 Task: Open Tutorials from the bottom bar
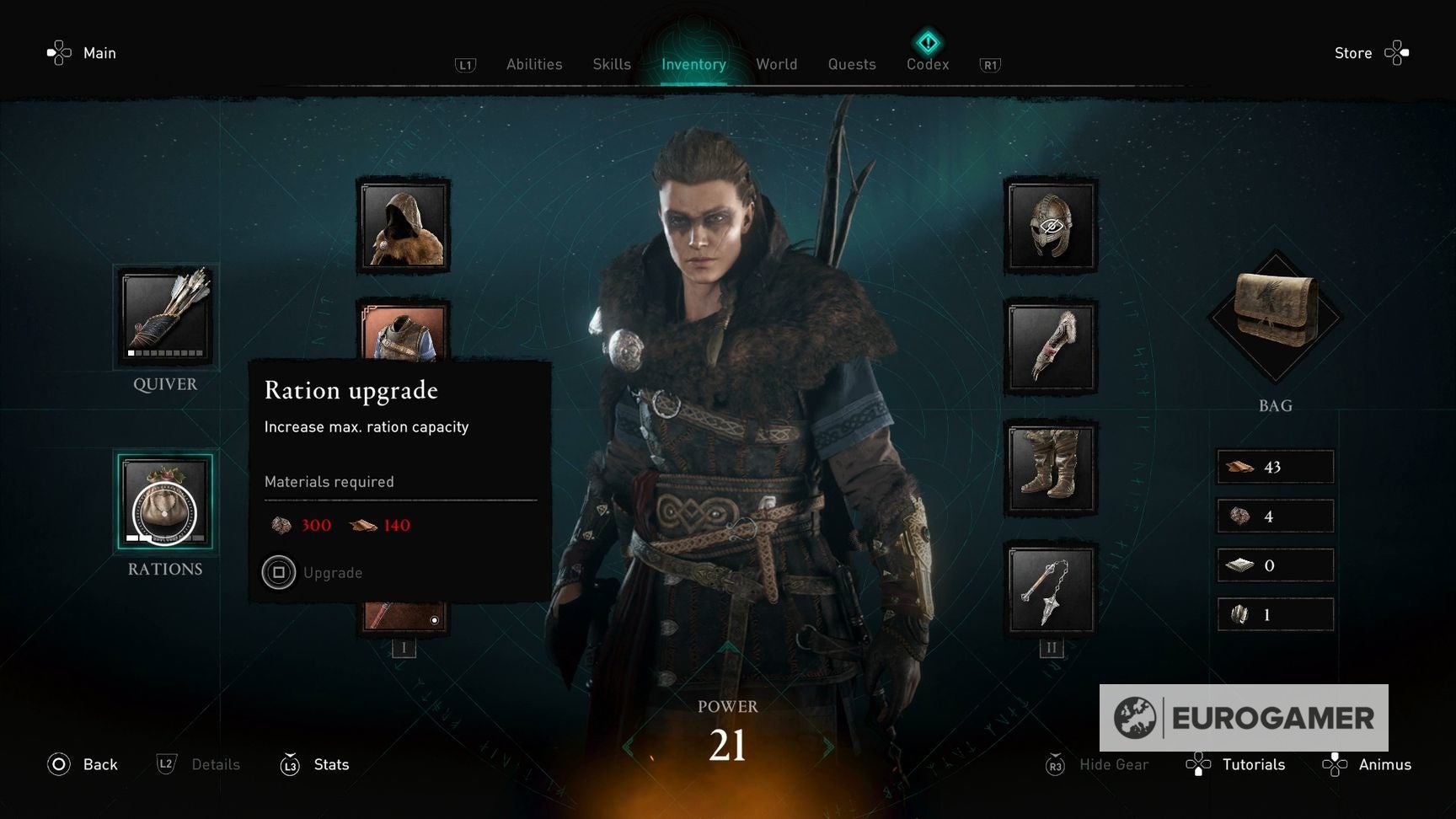pyautogui.click(x=1254, y=764)
